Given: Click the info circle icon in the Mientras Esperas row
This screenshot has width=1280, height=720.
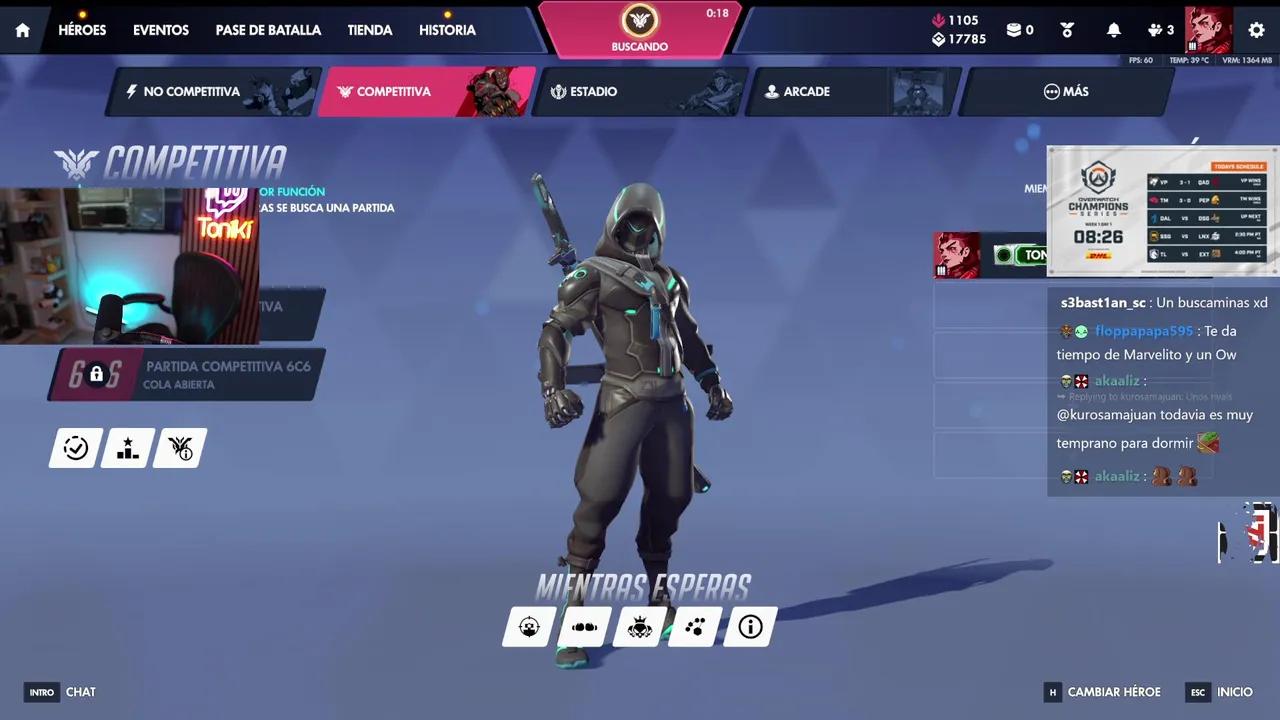Looking at the screenshot, I should click(750, 627).
